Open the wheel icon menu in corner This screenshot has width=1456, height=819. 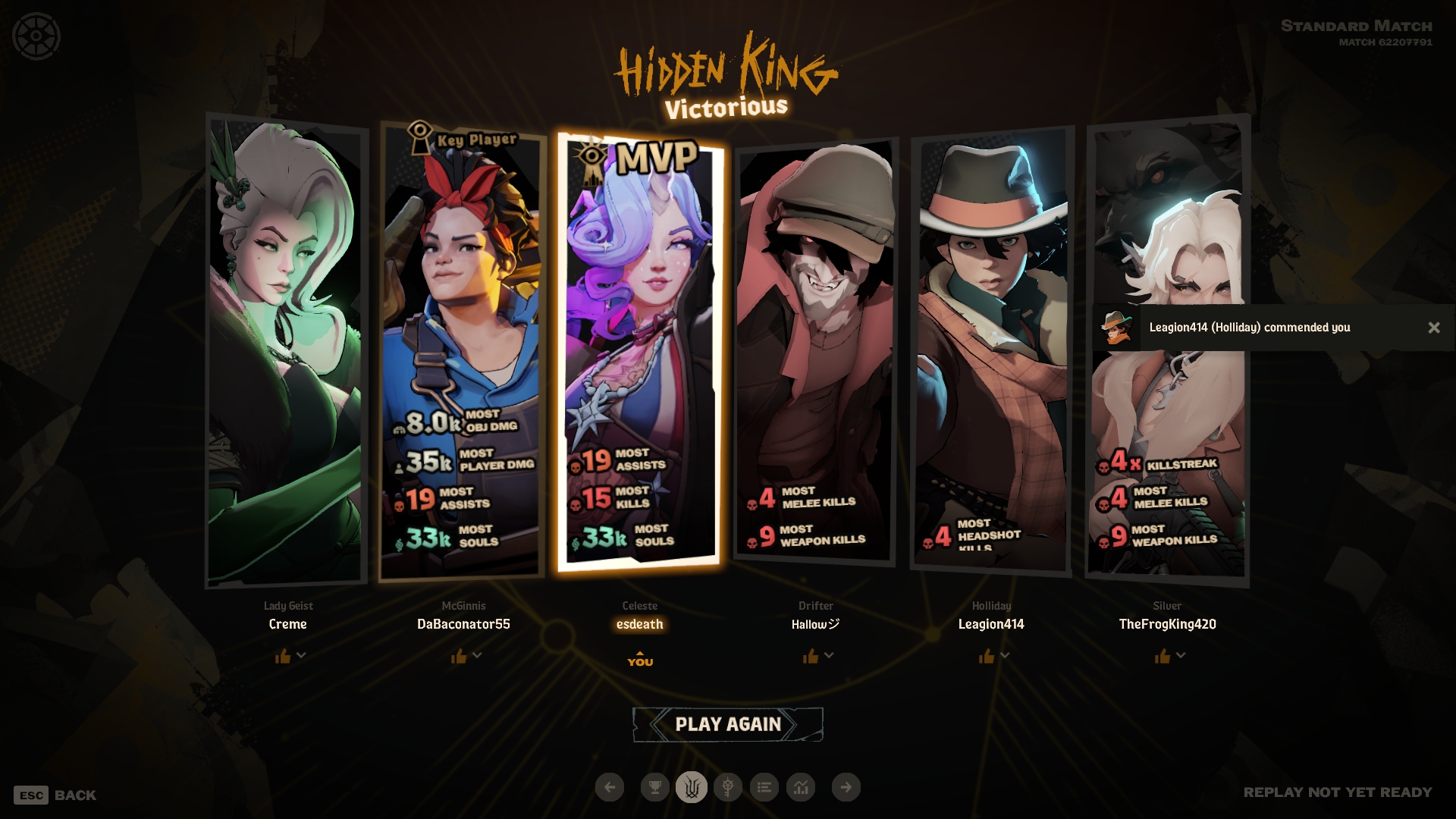click(36, 36)
